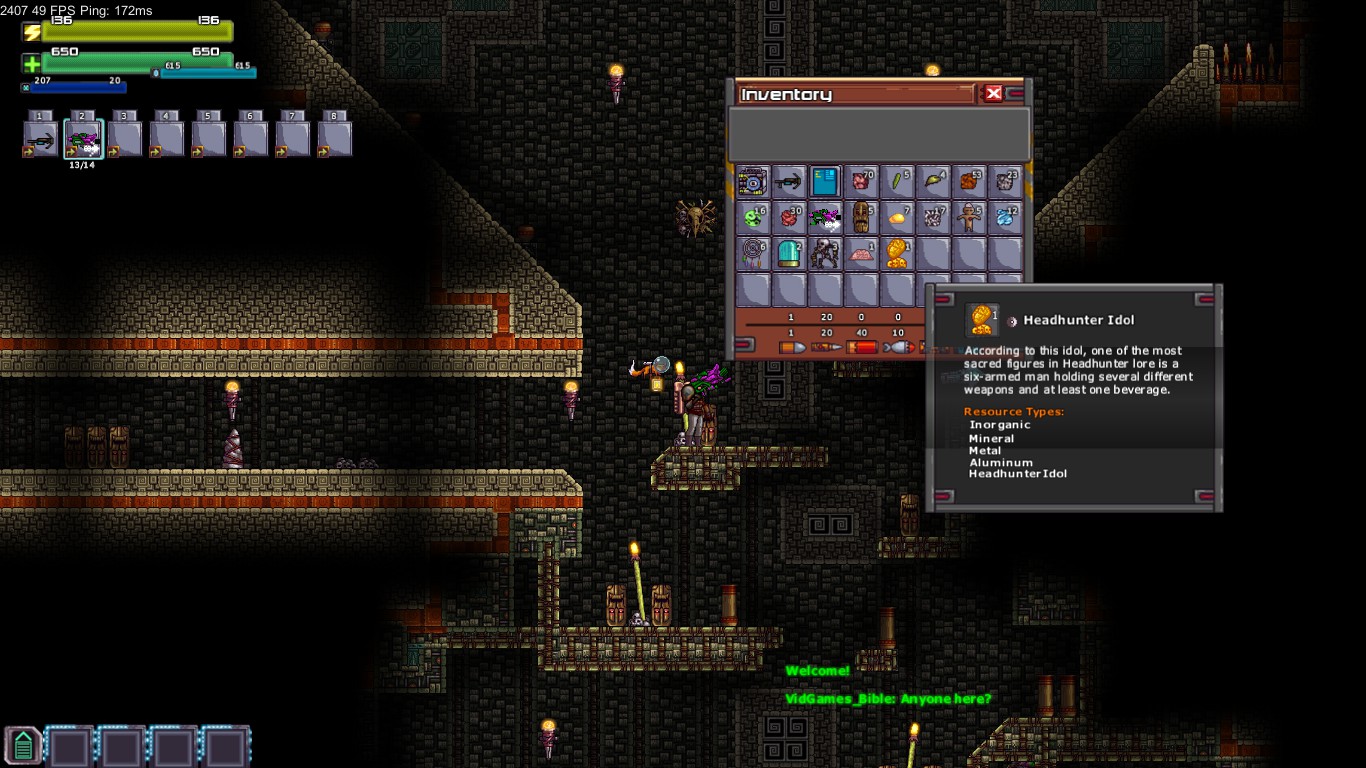This screenshot has height=768, width=1366.
Task: Select the dreamcatcher item stack
Action: pyautogui.click(x=753, y=254)
